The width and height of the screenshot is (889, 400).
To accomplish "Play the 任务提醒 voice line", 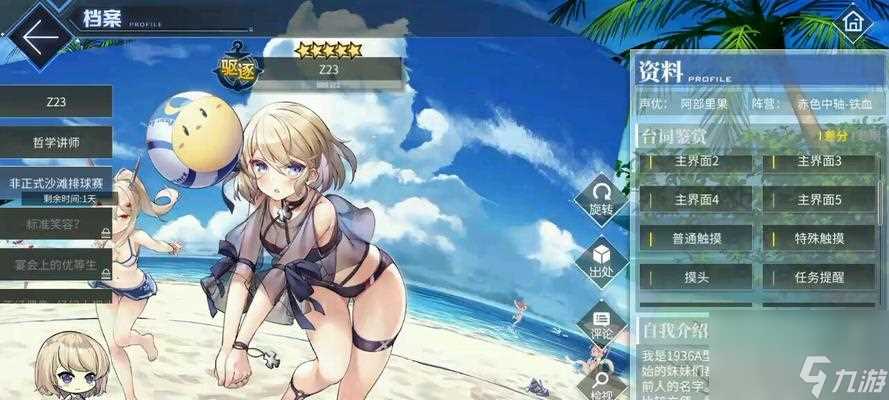I will tap(820, 278).
